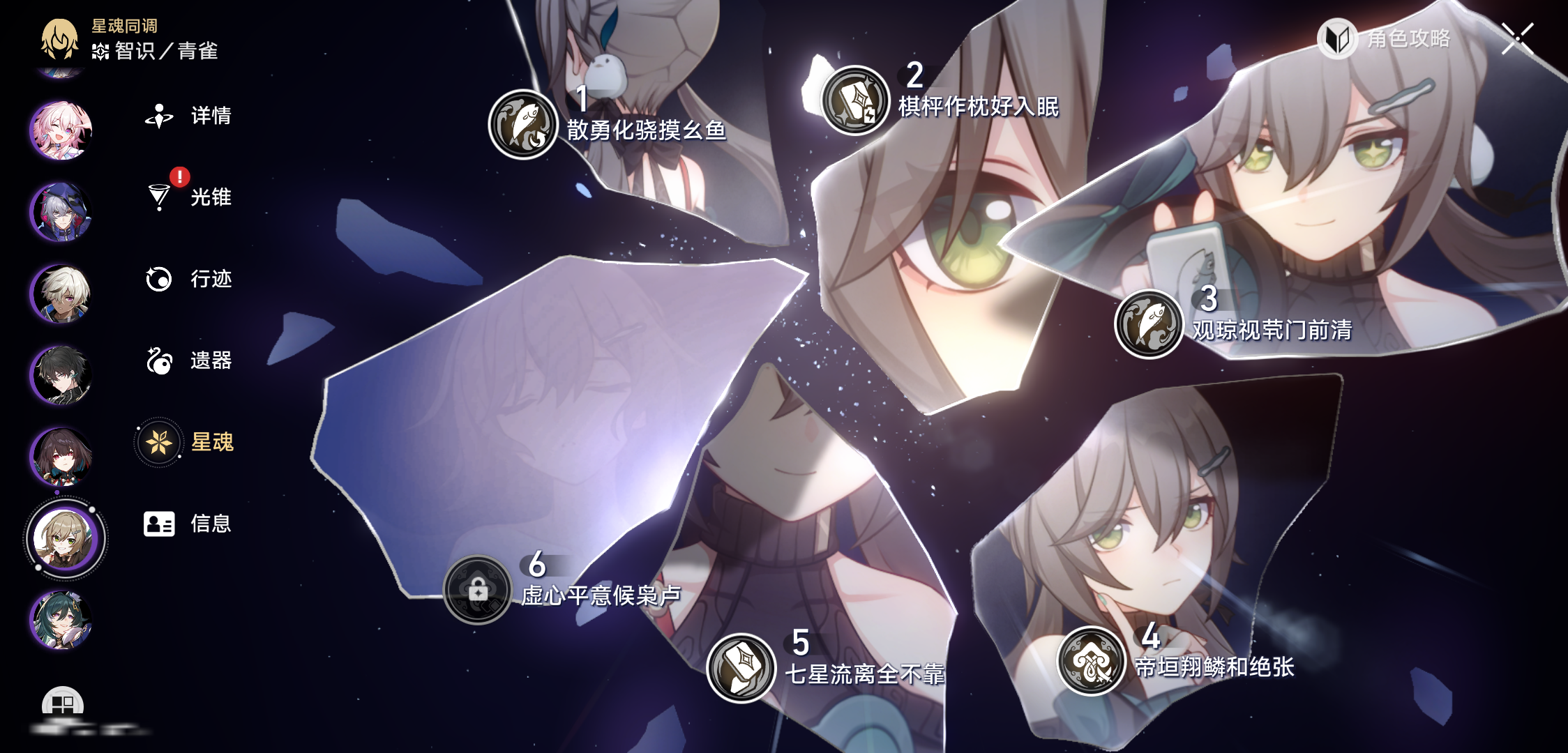This screenshot has width=1568, height=753.
Task: Select the pink-haired character portrait
Action: tap(61, 130)
